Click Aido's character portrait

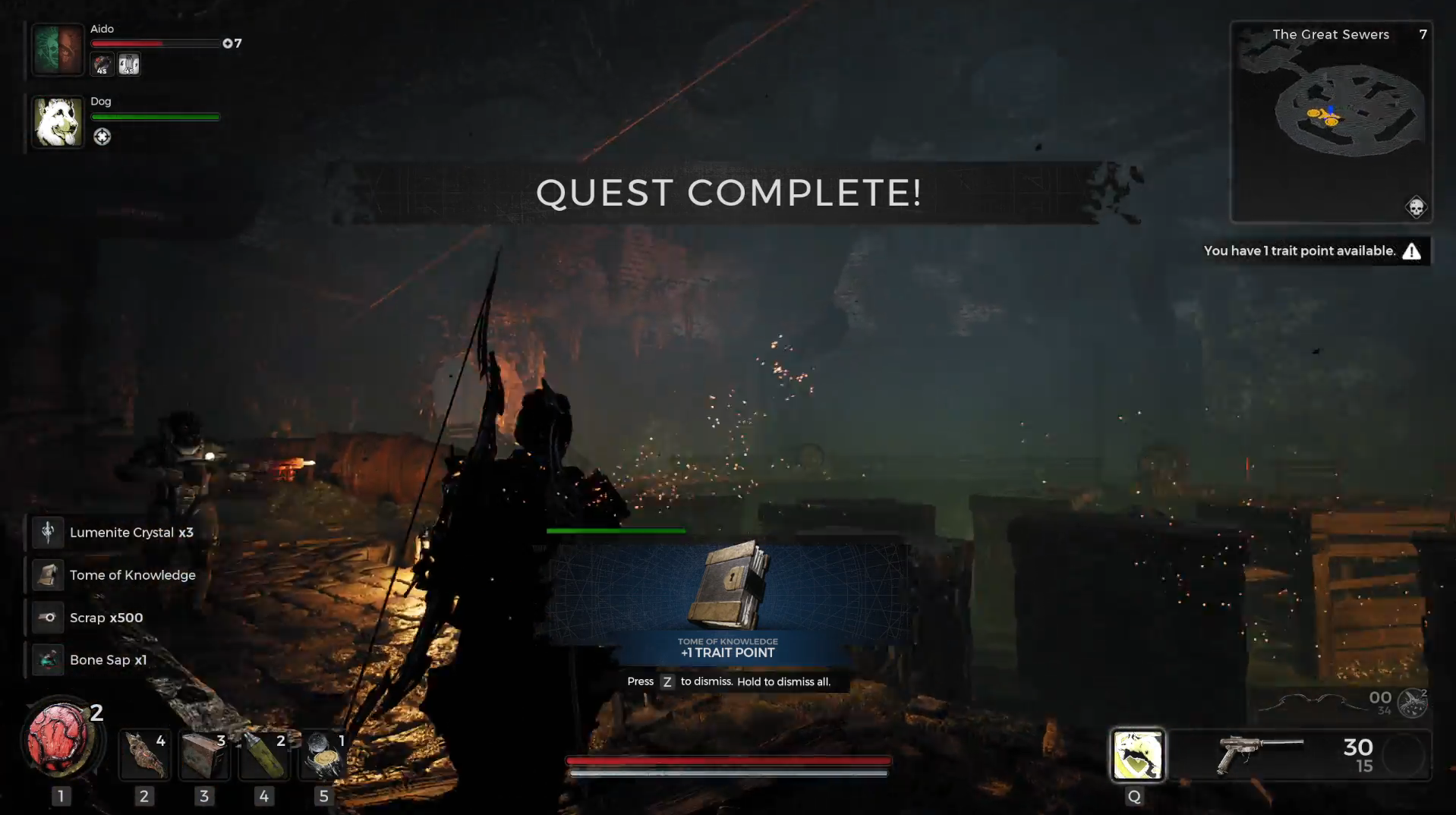coord(57,49)
